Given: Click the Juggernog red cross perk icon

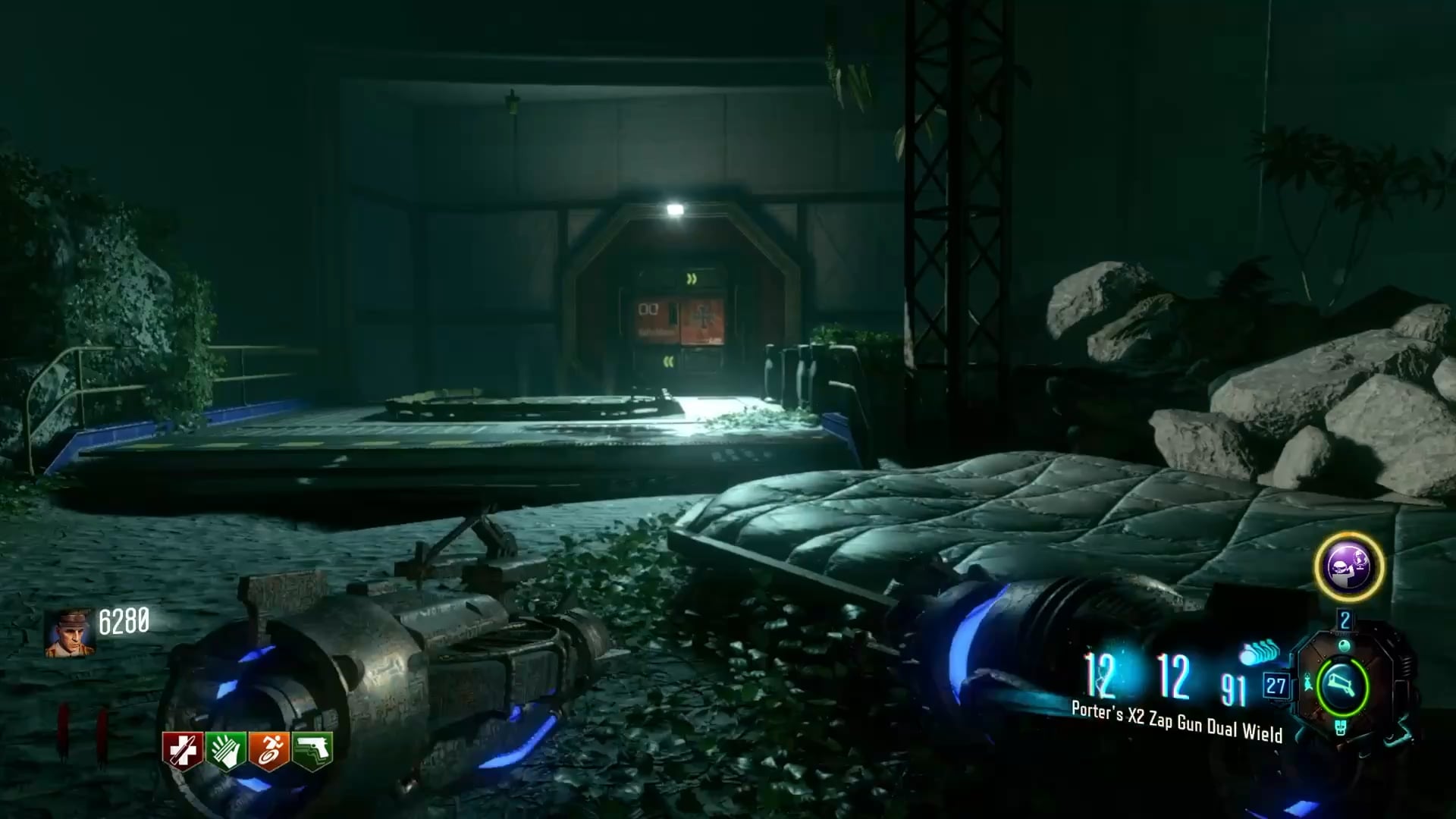Looking at the screenshot, I should click(182, 750).
